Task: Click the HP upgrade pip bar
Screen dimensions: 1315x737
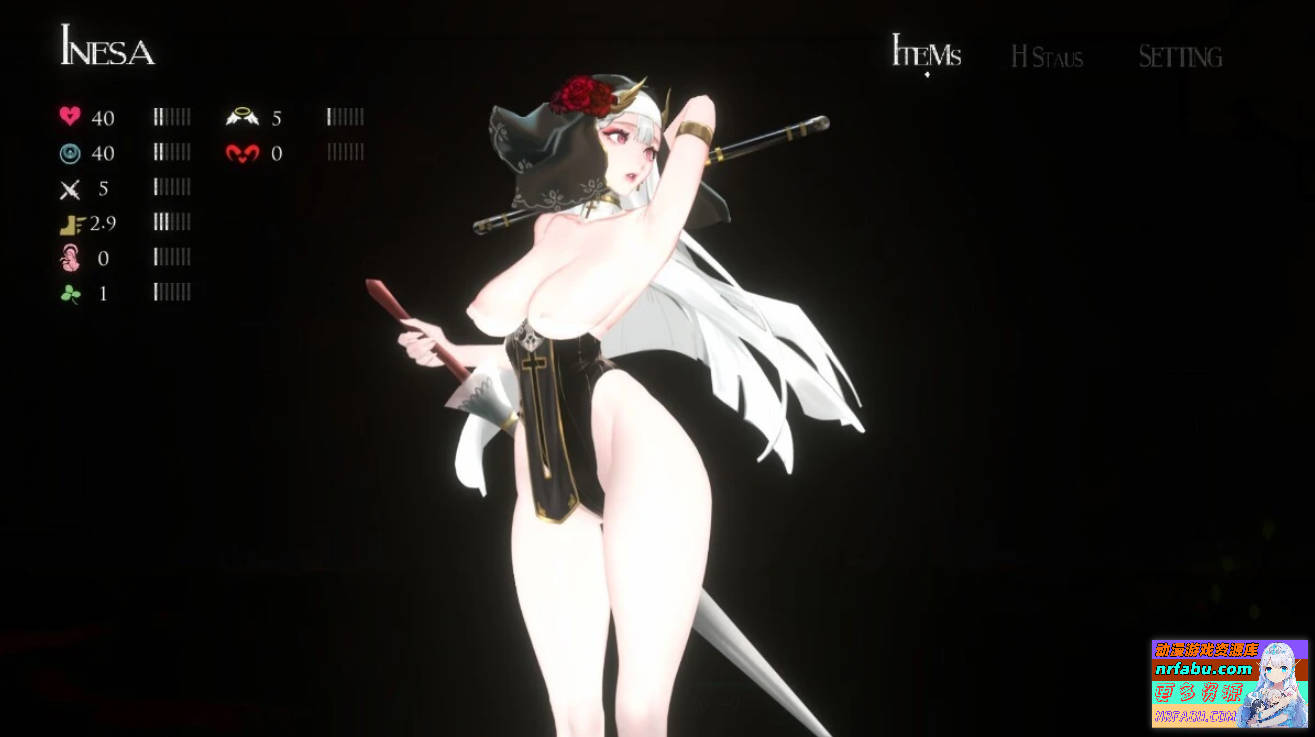Action: pyautogui.click(x=172, y=117)
